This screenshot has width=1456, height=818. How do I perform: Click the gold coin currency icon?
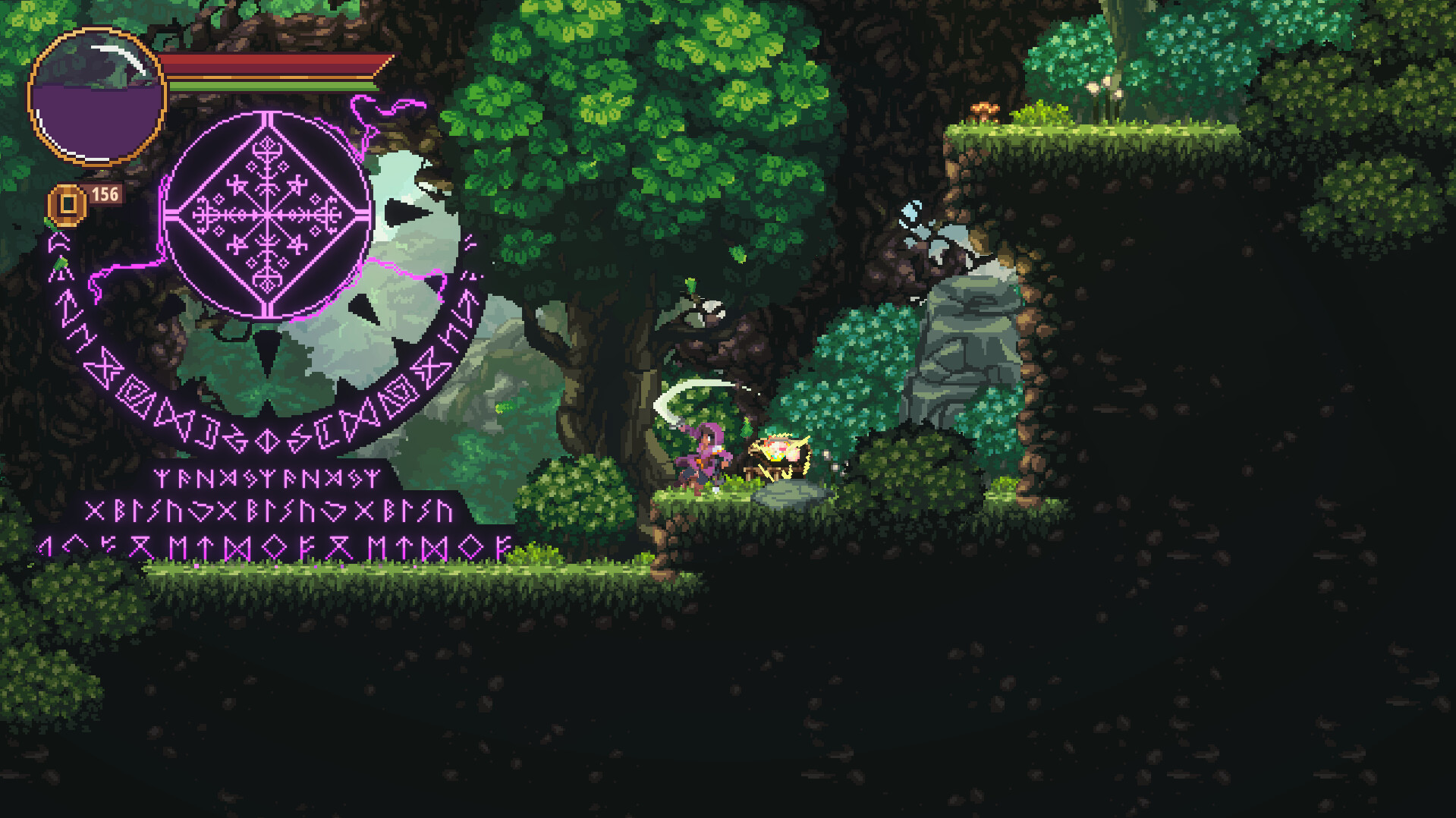pyautogui.click(x=67, y=203)
